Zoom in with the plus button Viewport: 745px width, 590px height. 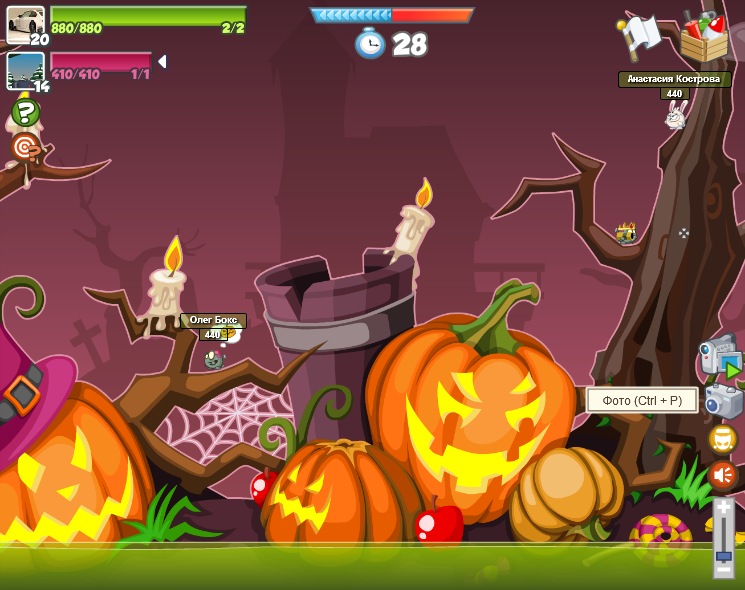tap(723, 508)
